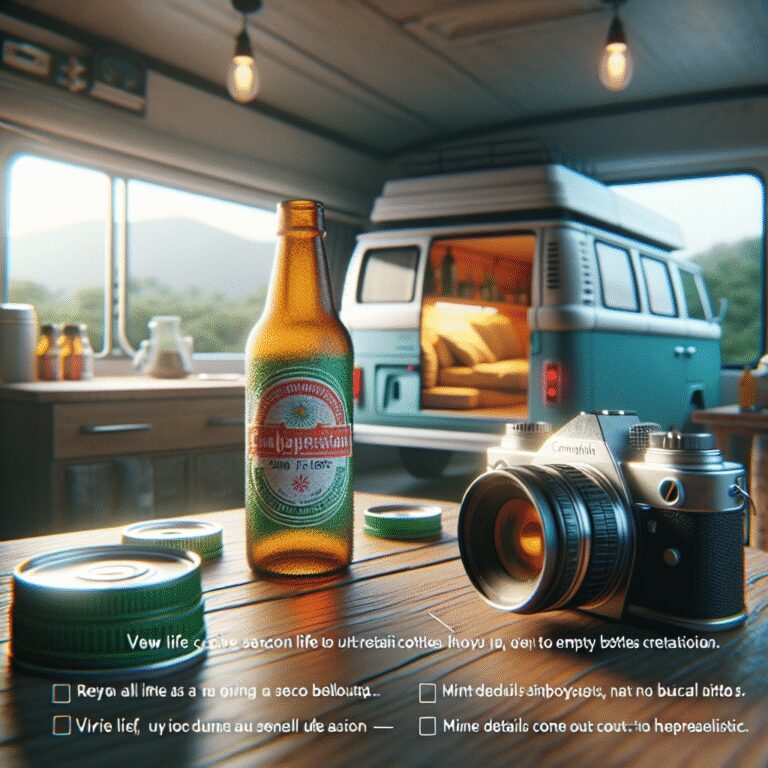This screenshot has height=768, width=768.
Task: Check the box next to "Virie lief"
Action: coord(62,726)
